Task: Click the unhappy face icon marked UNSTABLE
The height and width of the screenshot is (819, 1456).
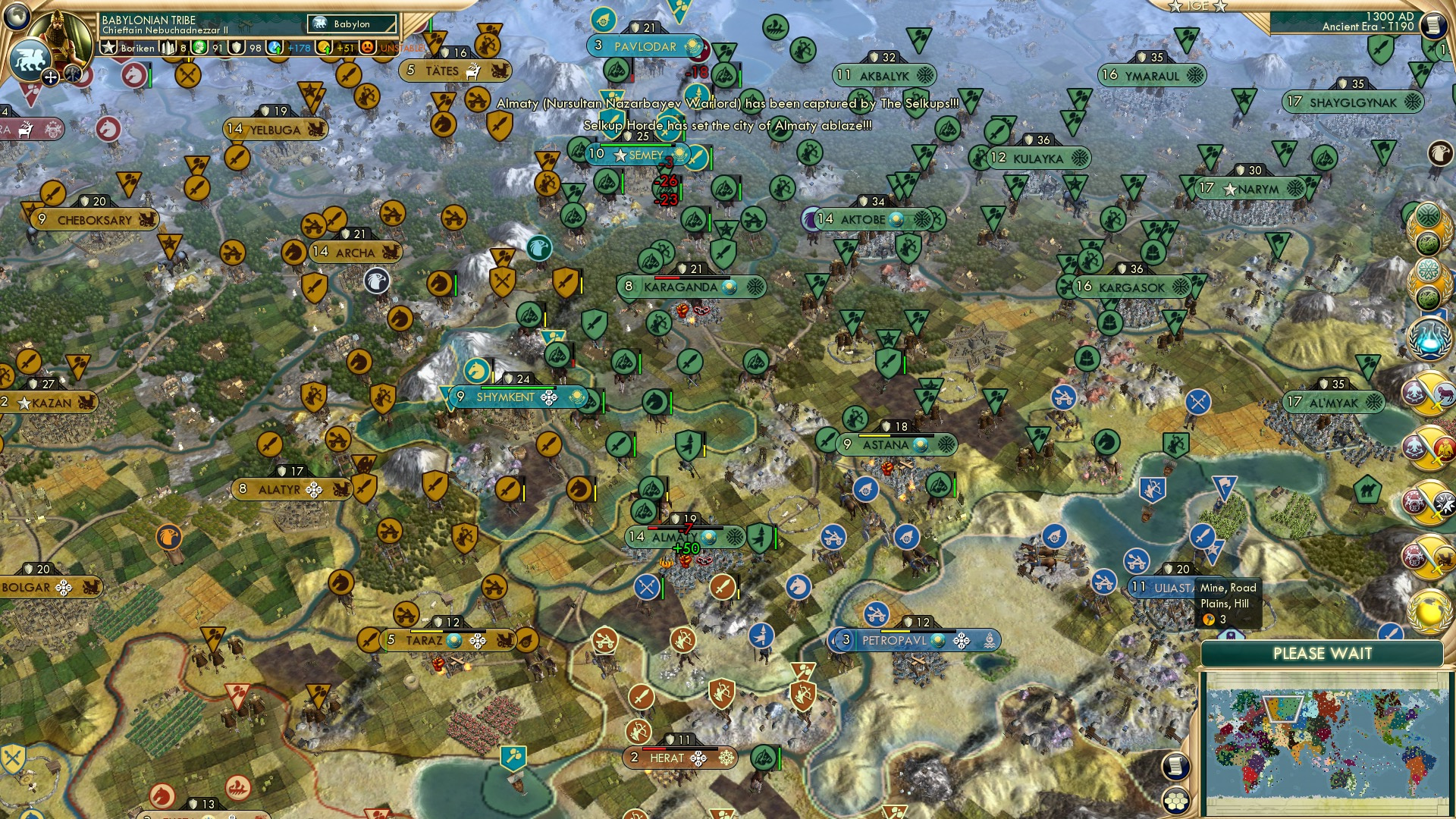Action: (x=366, y=47)
